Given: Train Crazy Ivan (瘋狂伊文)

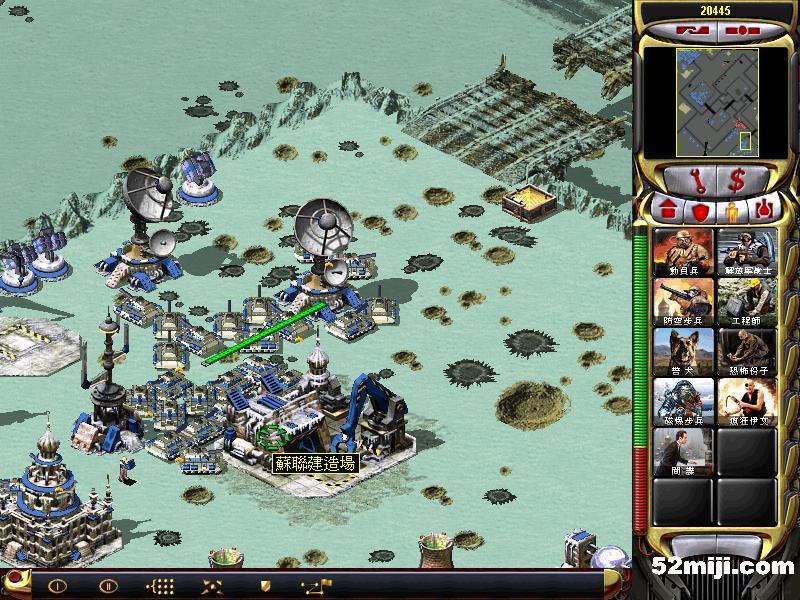Looking at the screenshot, I should click(x=746, y=402).
